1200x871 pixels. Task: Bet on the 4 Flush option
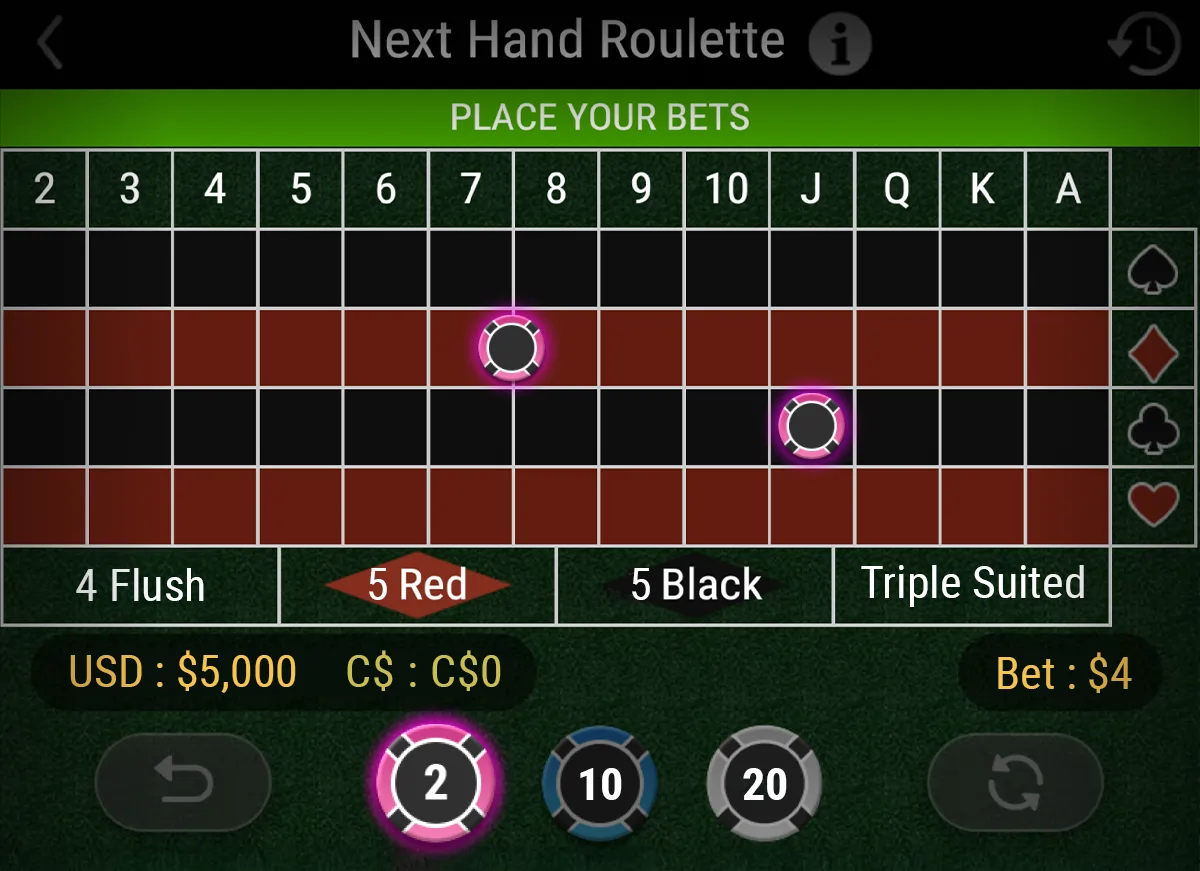click(x=140, y=585)
